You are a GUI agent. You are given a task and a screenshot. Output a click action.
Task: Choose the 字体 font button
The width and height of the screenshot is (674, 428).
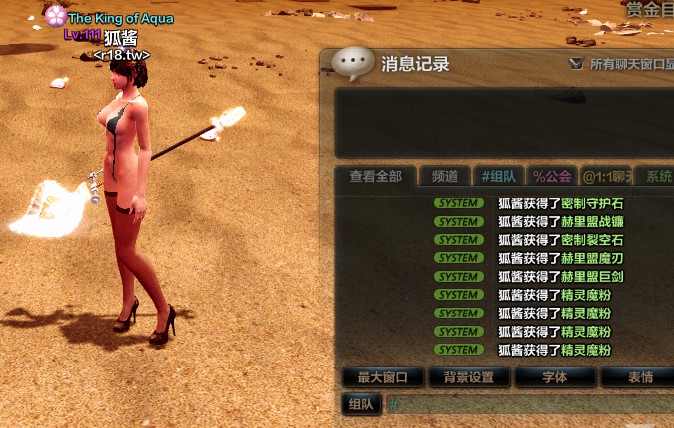point(554,377)
